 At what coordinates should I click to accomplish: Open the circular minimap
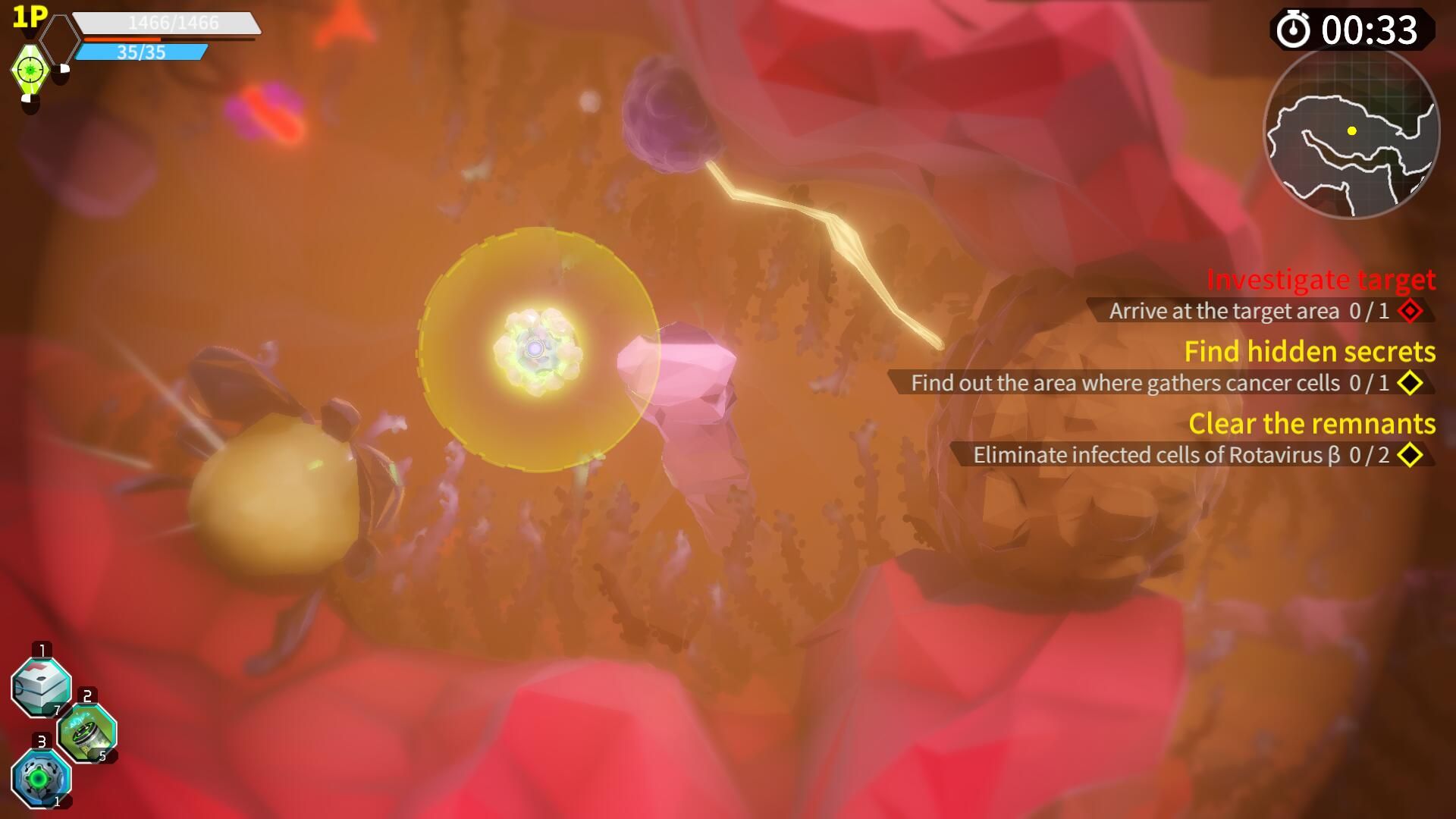[1351, 133]
